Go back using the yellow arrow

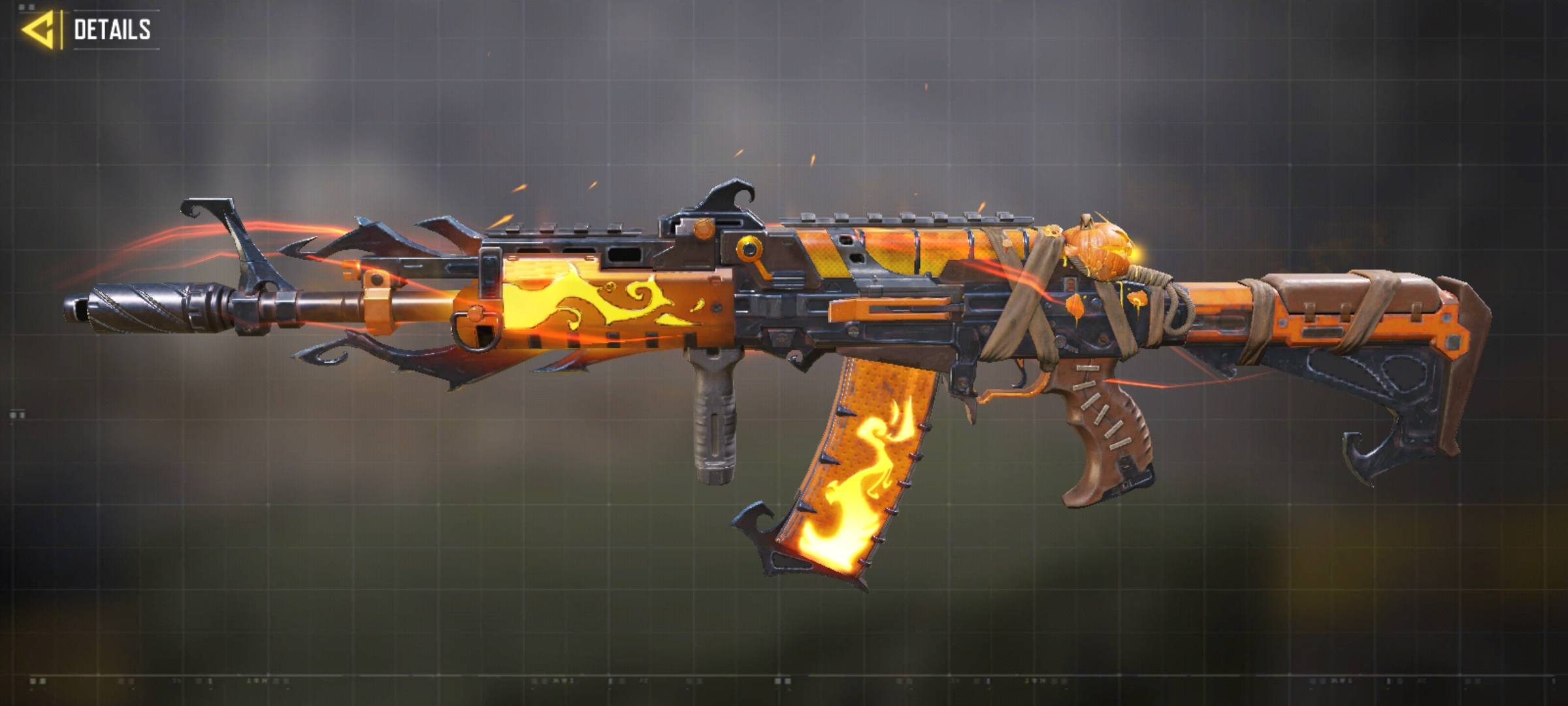38,30
